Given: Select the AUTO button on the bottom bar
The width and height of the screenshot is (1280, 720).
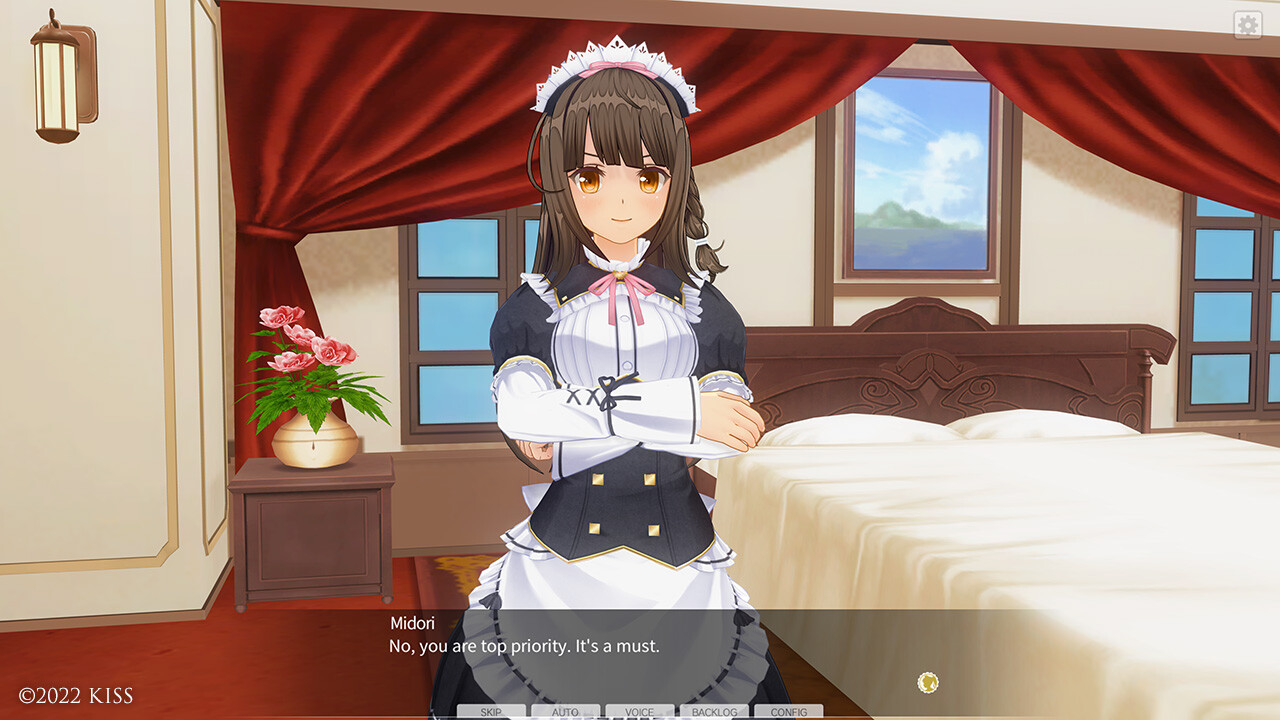Looking at the screenshot, I should pyautogui.click(x=564, y=711).
